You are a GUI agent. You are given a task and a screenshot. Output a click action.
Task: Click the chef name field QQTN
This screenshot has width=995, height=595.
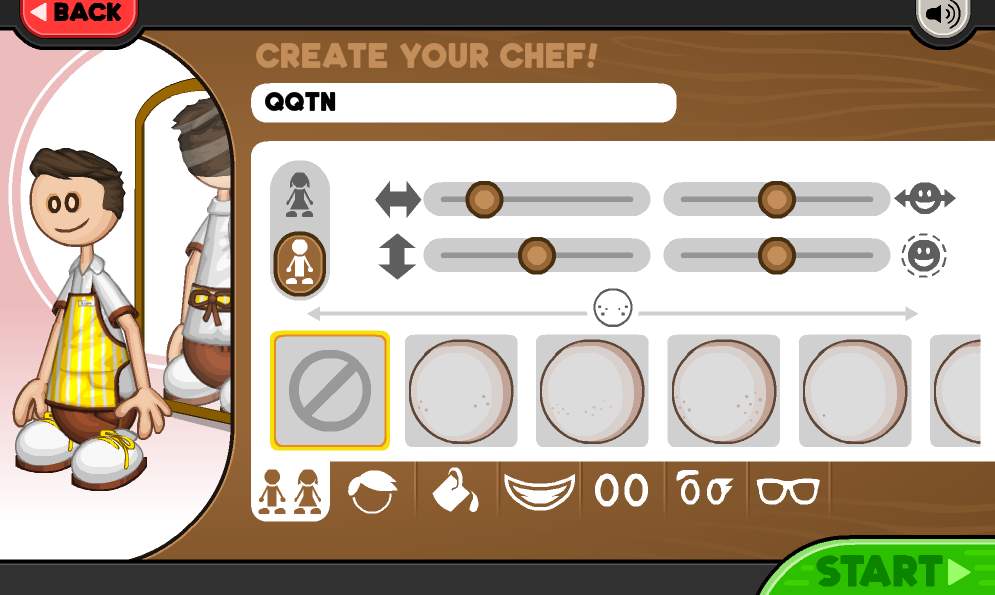463,102
